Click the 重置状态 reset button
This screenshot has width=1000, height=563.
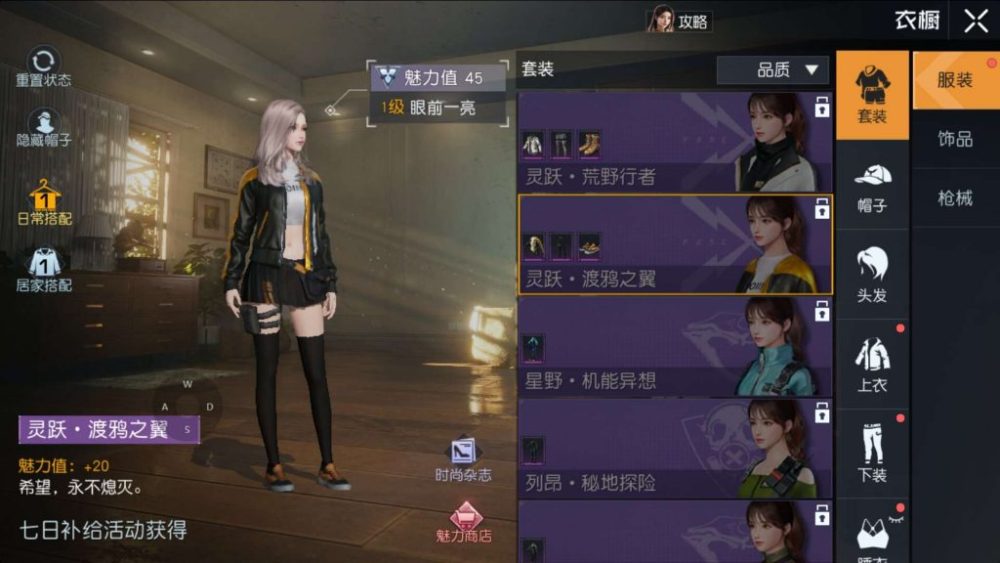tap(43, 67)
